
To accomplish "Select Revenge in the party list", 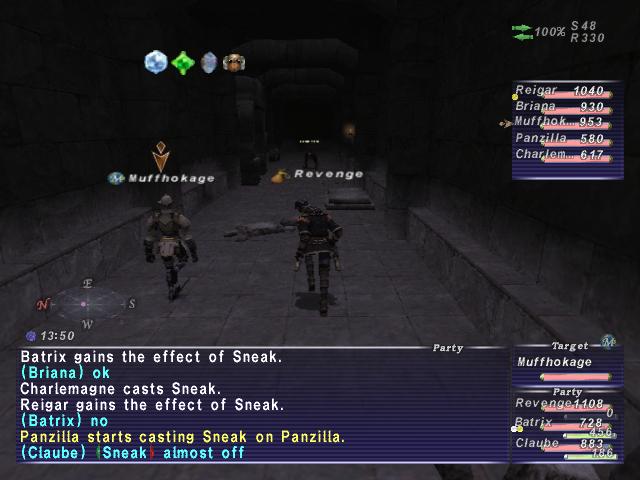I will pyautogui.click(x=566, y=404).
